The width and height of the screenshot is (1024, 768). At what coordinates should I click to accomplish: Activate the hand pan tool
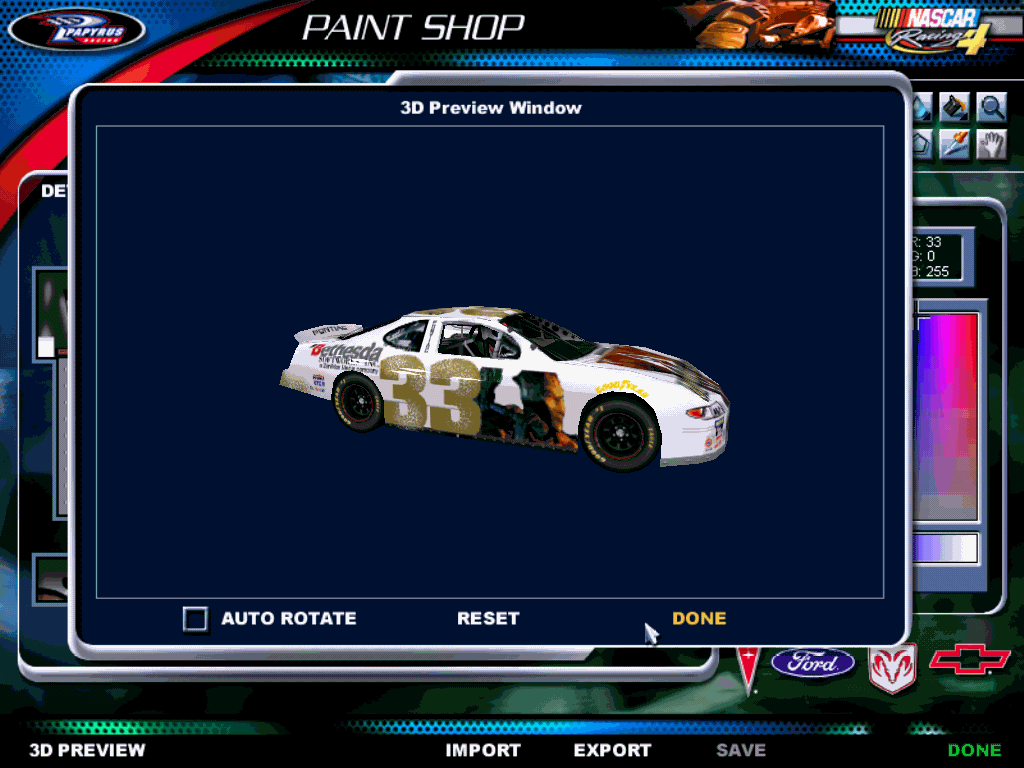pos(991,144)
